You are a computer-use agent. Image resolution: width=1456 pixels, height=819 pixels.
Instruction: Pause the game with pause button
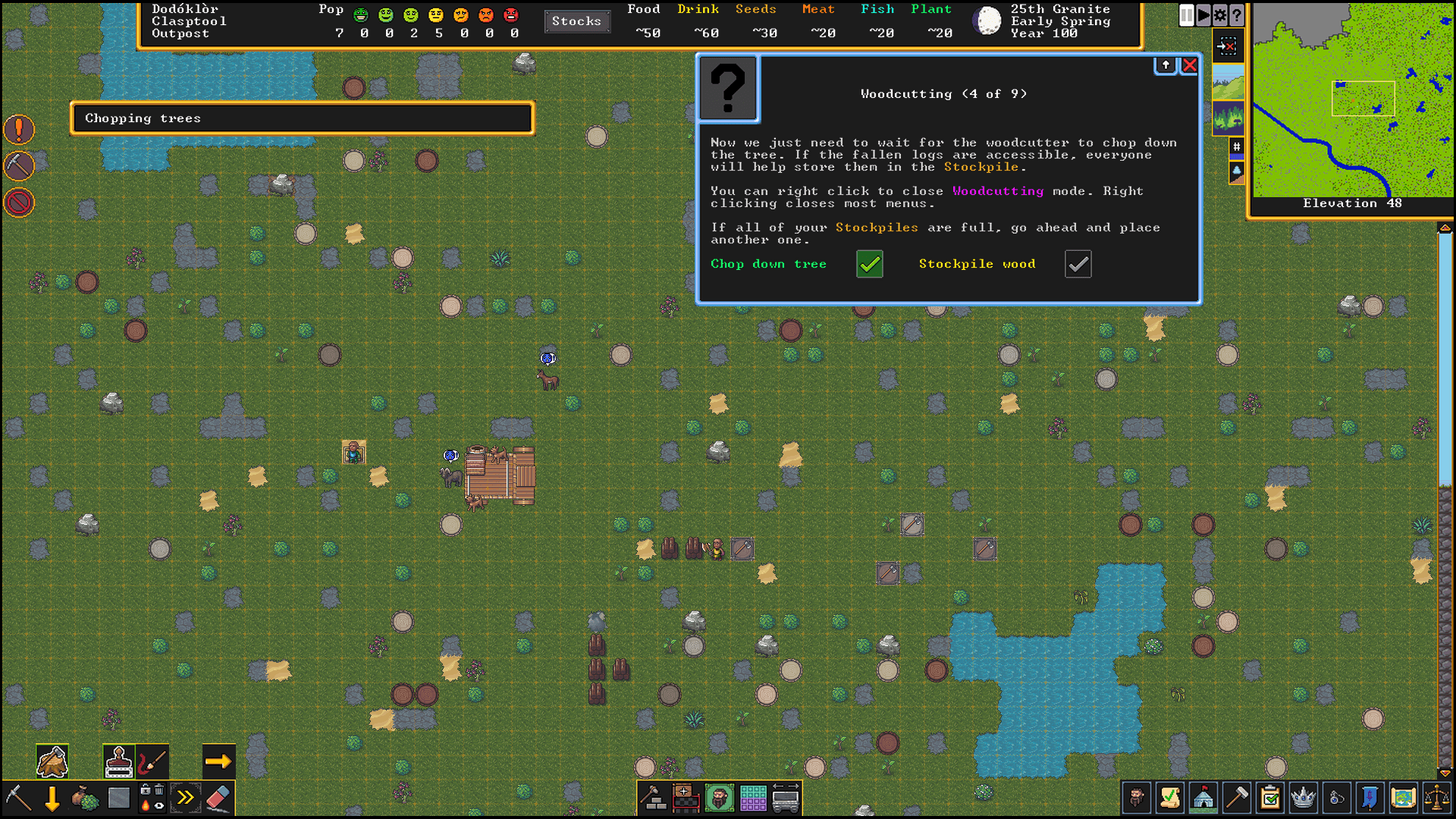click(x=1187, y=15)
